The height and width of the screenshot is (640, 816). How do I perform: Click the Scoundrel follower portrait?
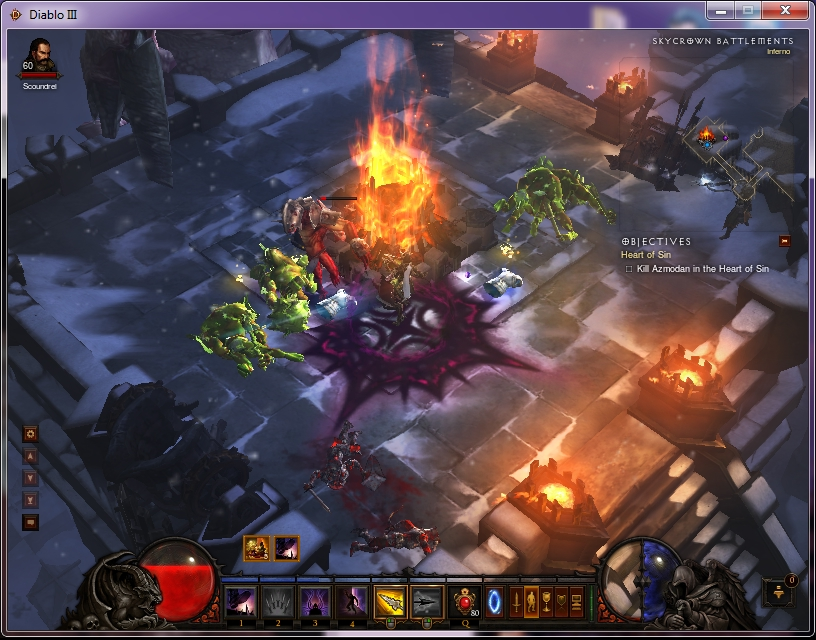[38, 57]
